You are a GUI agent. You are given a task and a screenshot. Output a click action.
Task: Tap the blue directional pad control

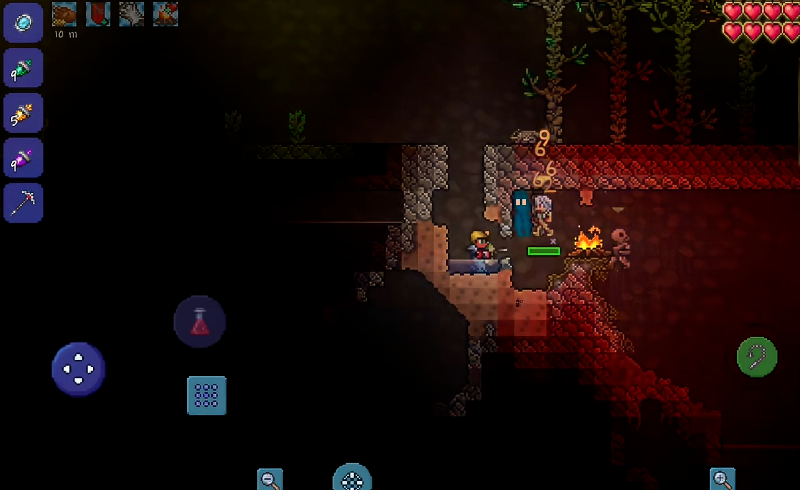click(78, 368)
